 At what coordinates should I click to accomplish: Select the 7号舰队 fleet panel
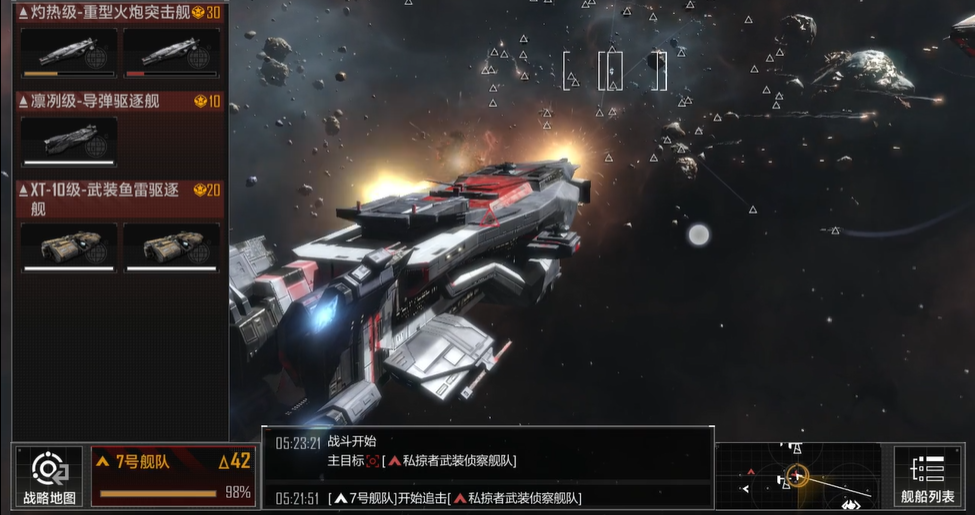[x=173, y=476]
